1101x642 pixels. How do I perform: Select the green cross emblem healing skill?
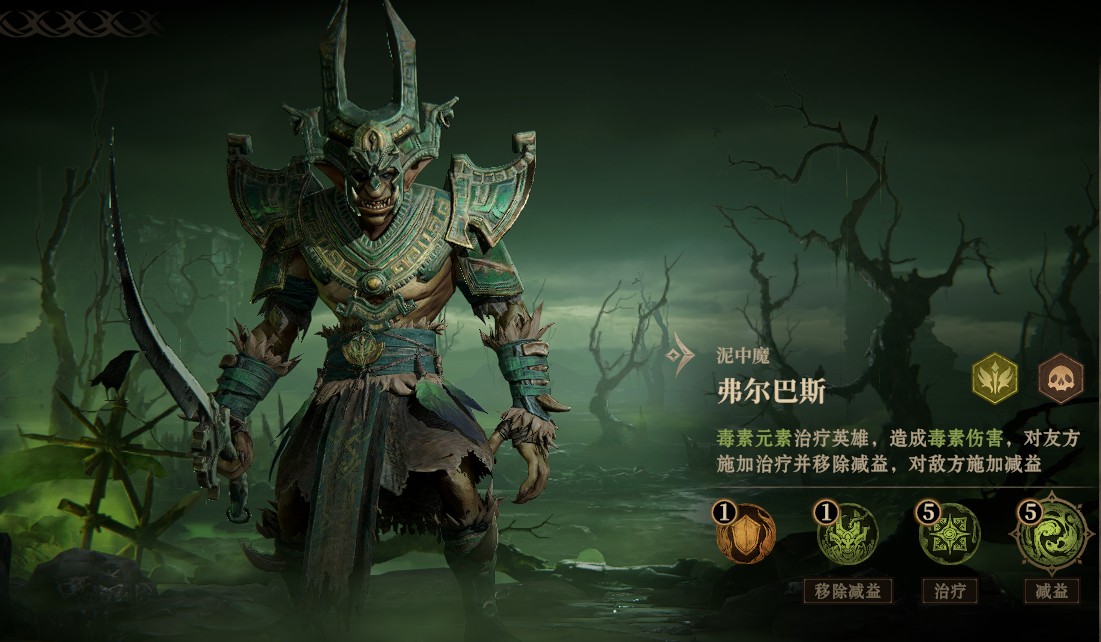pos(950,534)
